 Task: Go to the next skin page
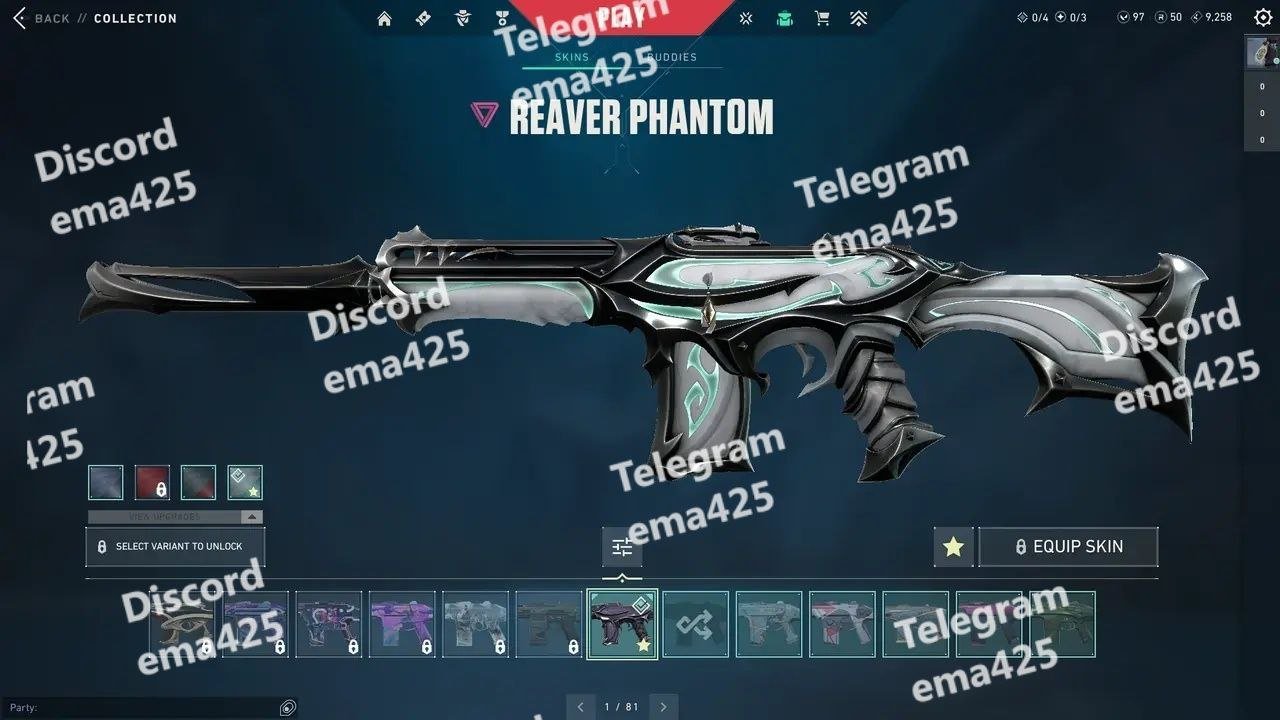(663, 707)
